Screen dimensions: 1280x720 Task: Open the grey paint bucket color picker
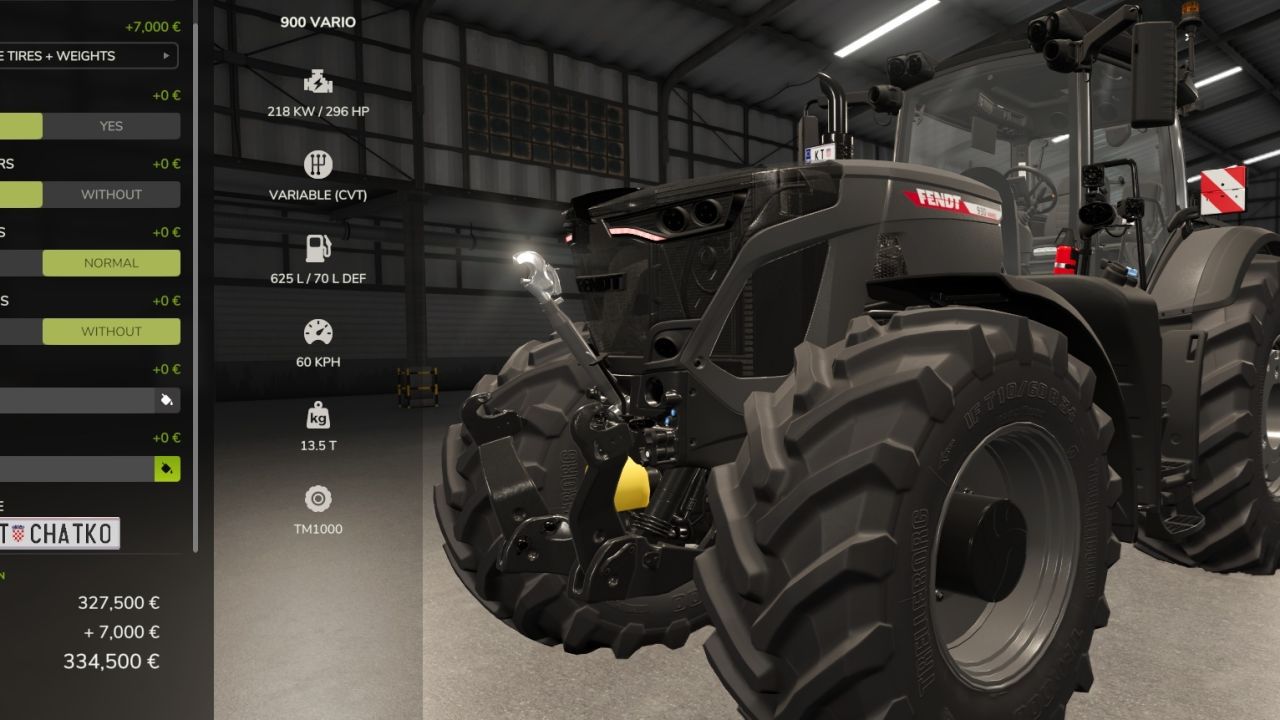click(167, 400)
